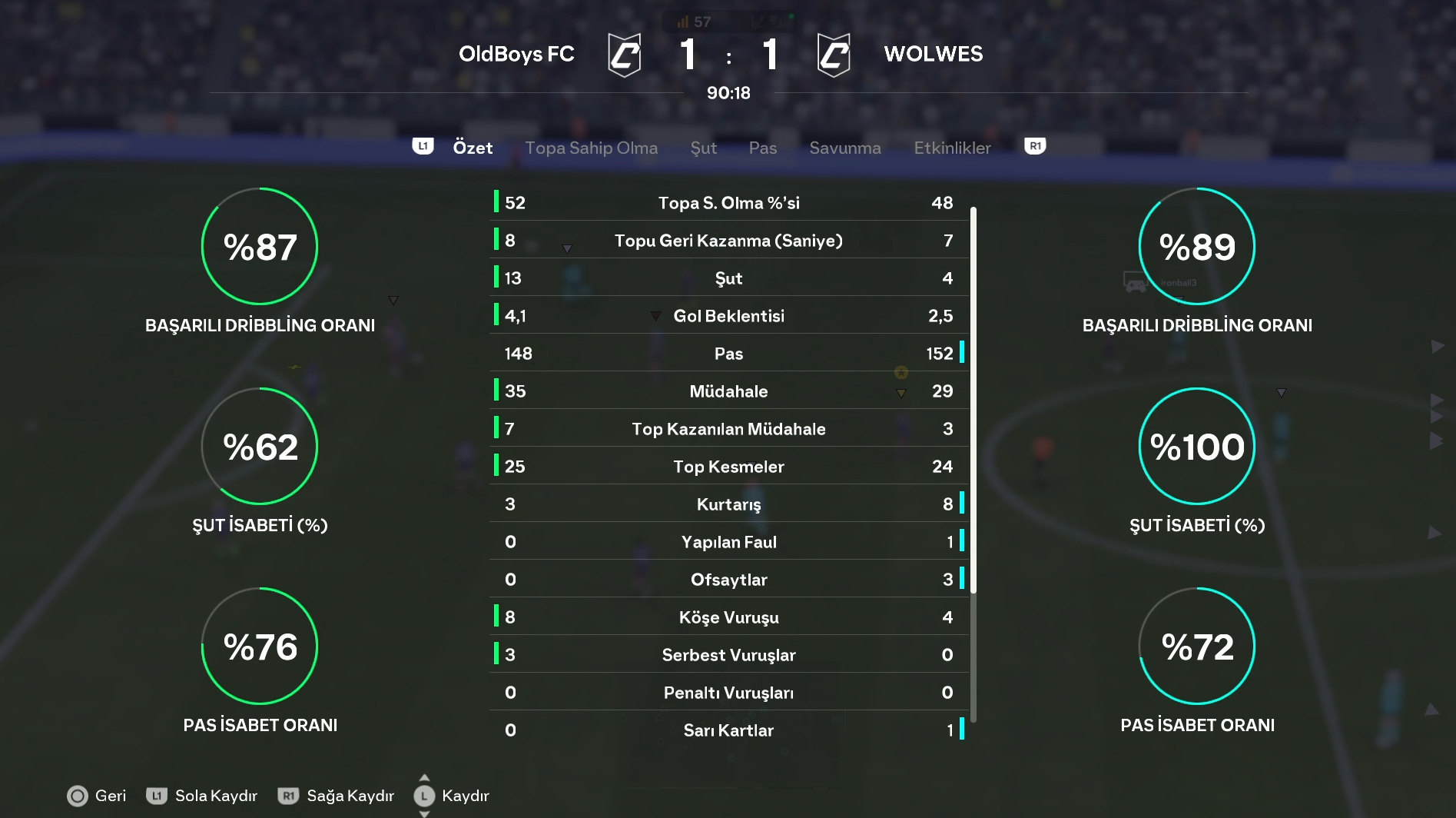This screenshot has width=1456, height=818.
Task: Go back with the Geri button
Action: click(97, 796)
